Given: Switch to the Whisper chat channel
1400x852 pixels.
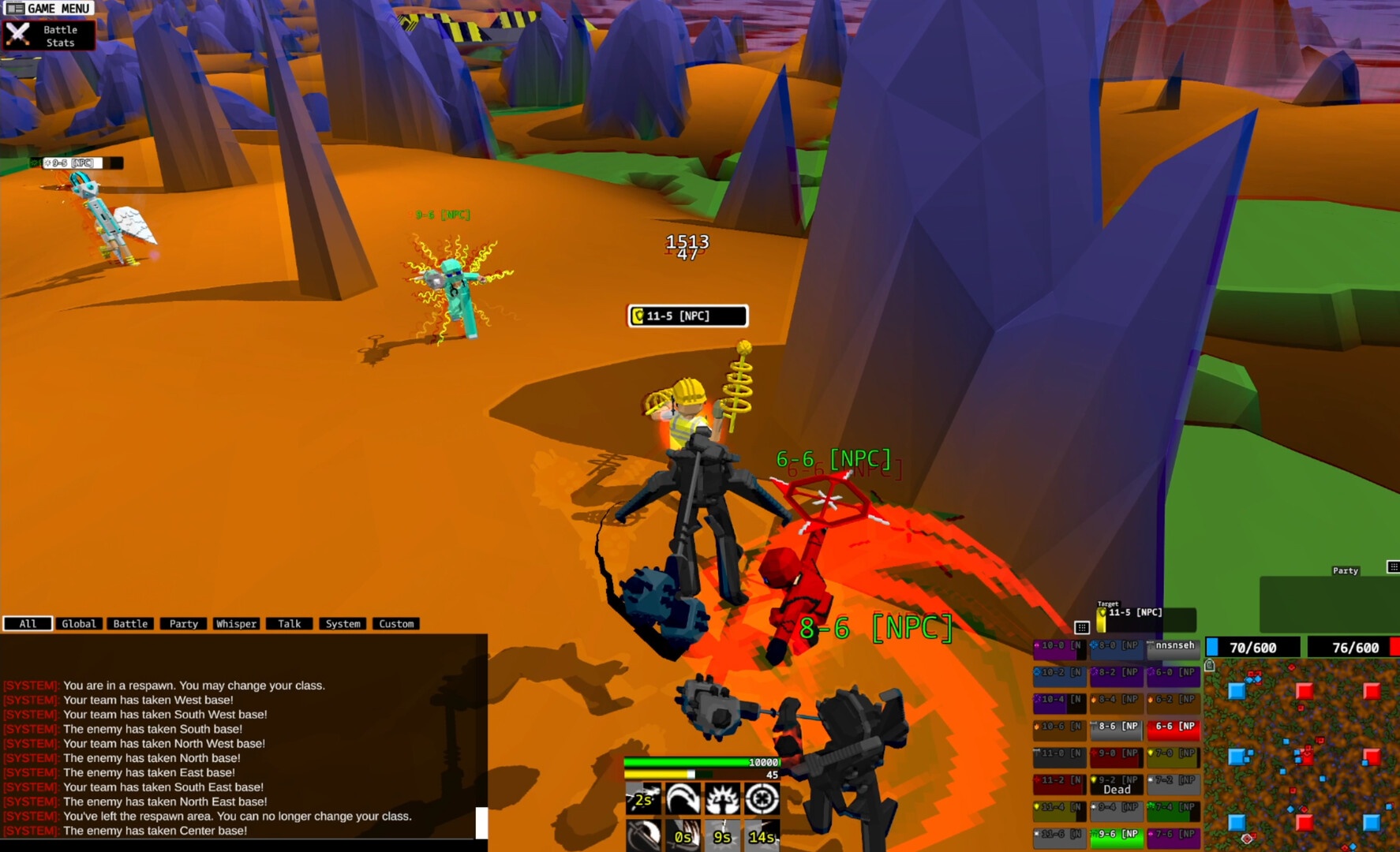Looking at the screenshot, I should (237, 623).
